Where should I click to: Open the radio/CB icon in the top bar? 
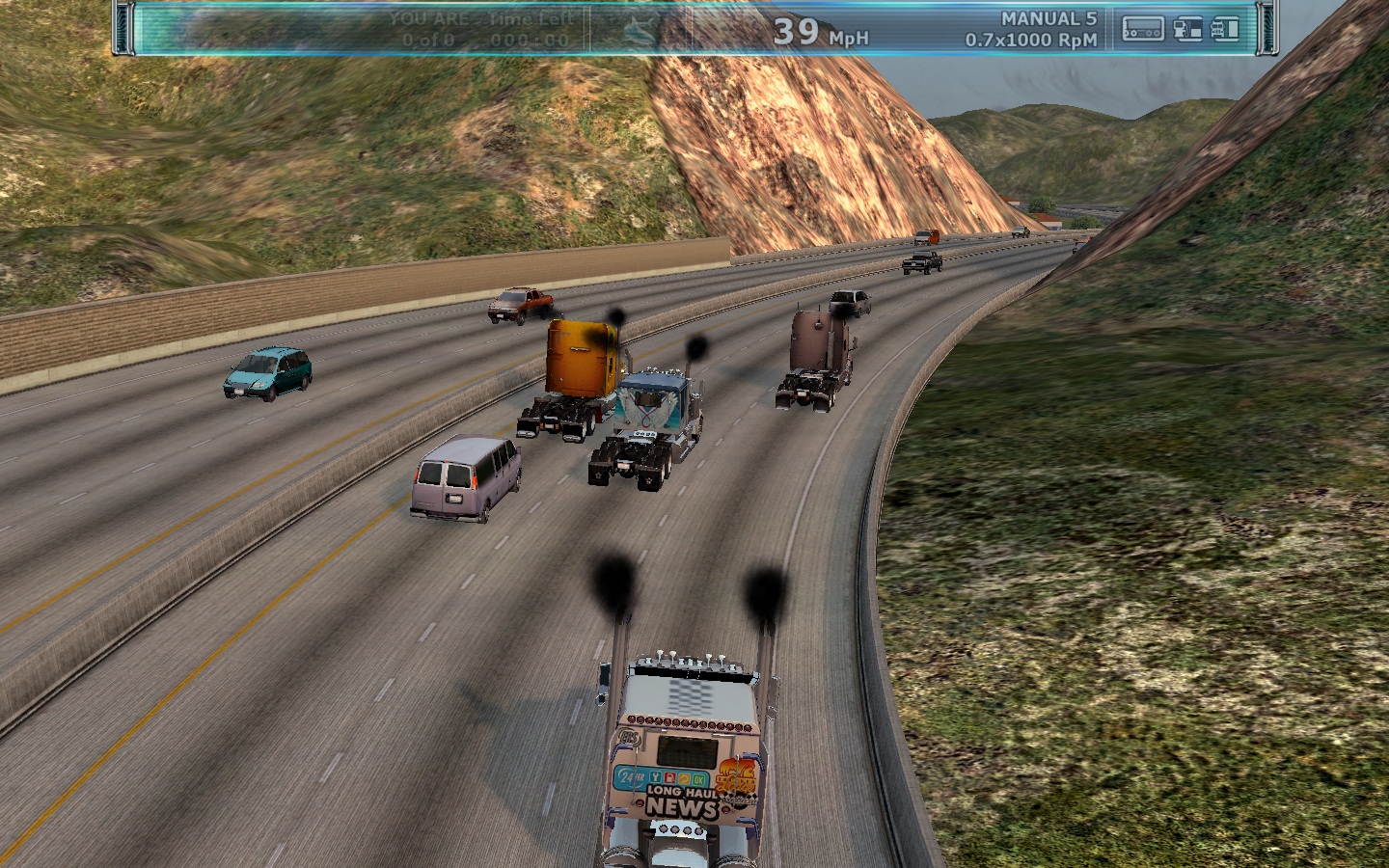(x=1143, y=30)
